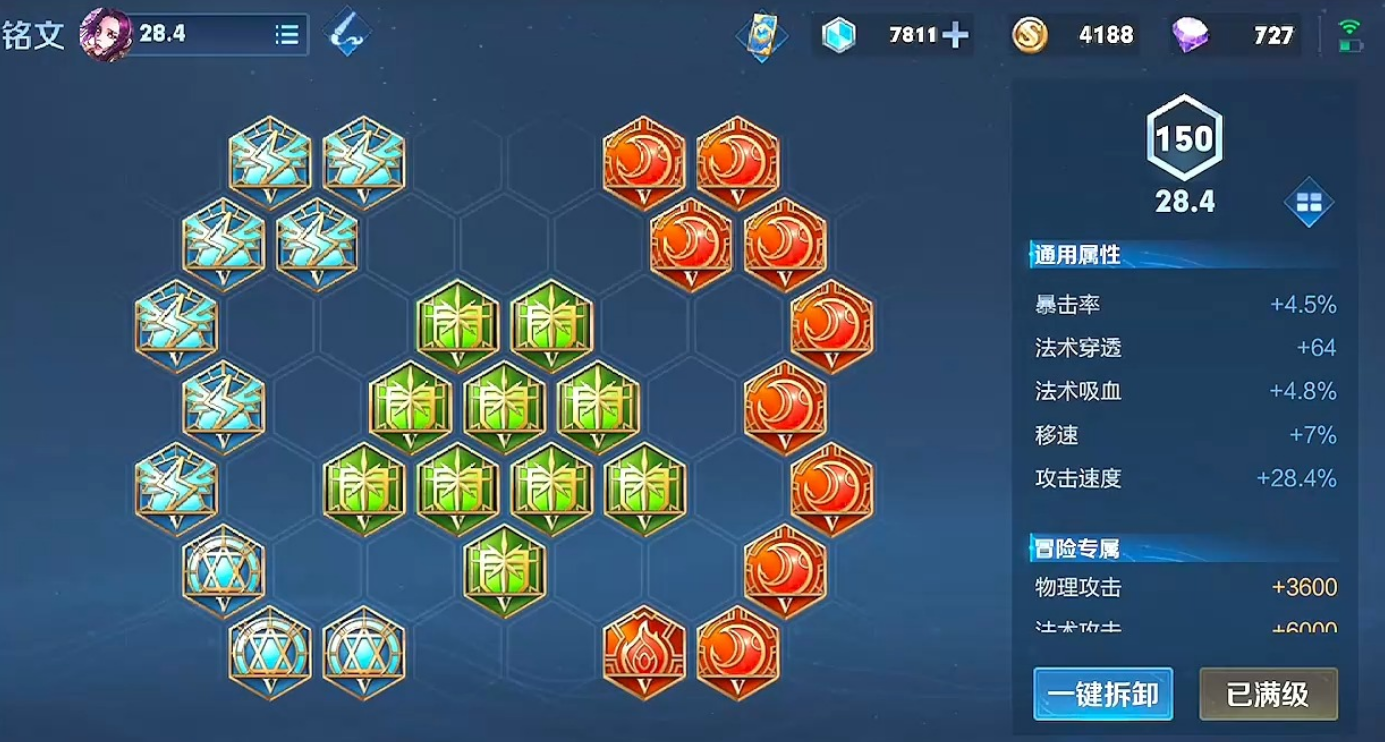Open the brush icon next to the rune page title
This screenshot has height=742, width=1385.
tap(346, 32)
